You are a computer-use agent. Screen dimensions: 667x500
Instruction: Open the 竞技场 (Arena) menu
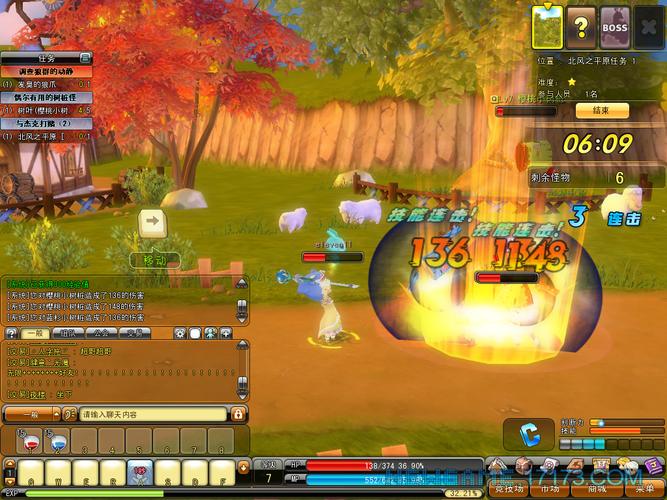[x=506, y=490]
